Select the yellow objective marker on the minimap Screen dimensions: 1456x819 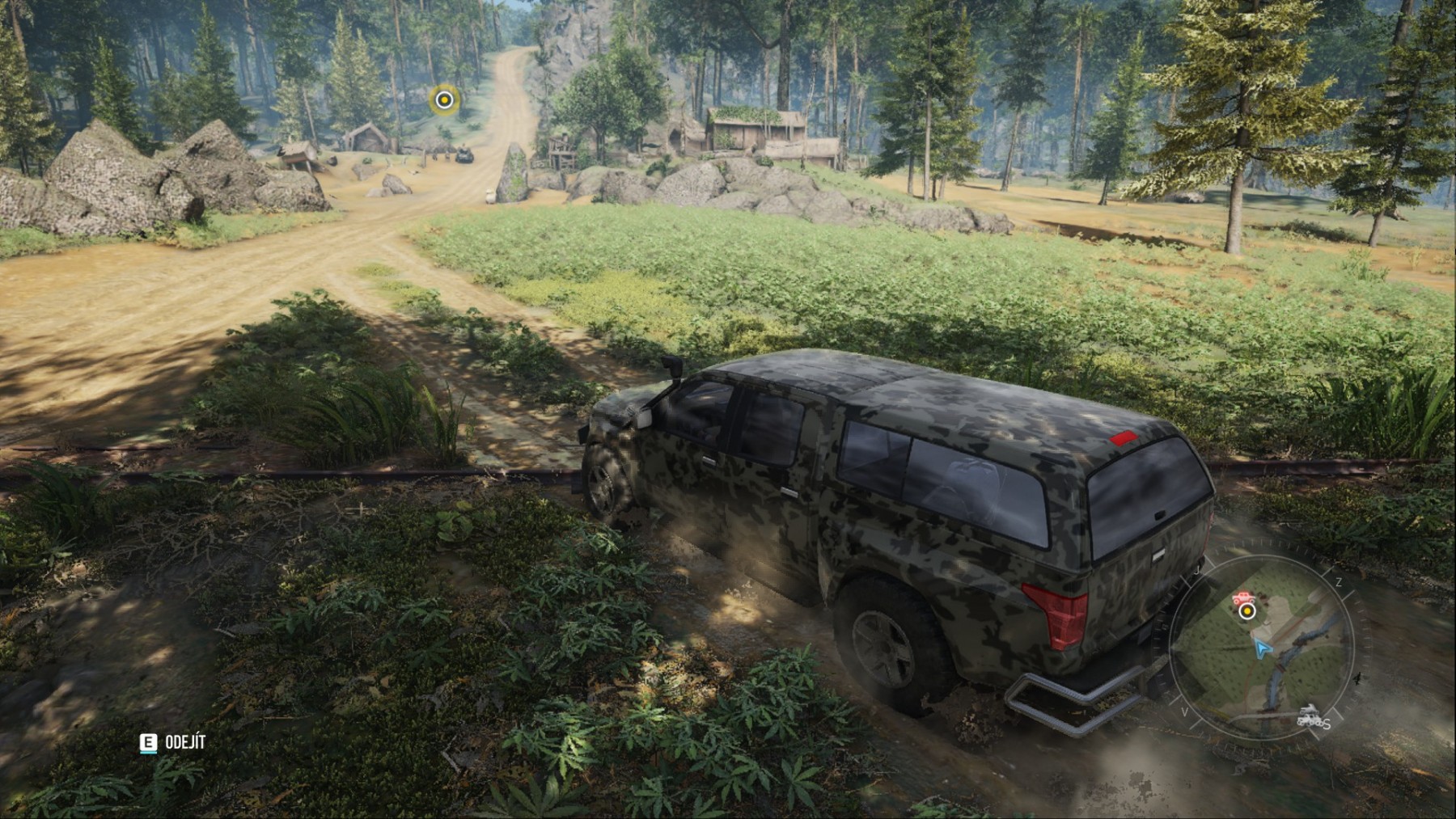pyautogui.click(x=1246, y=611)
